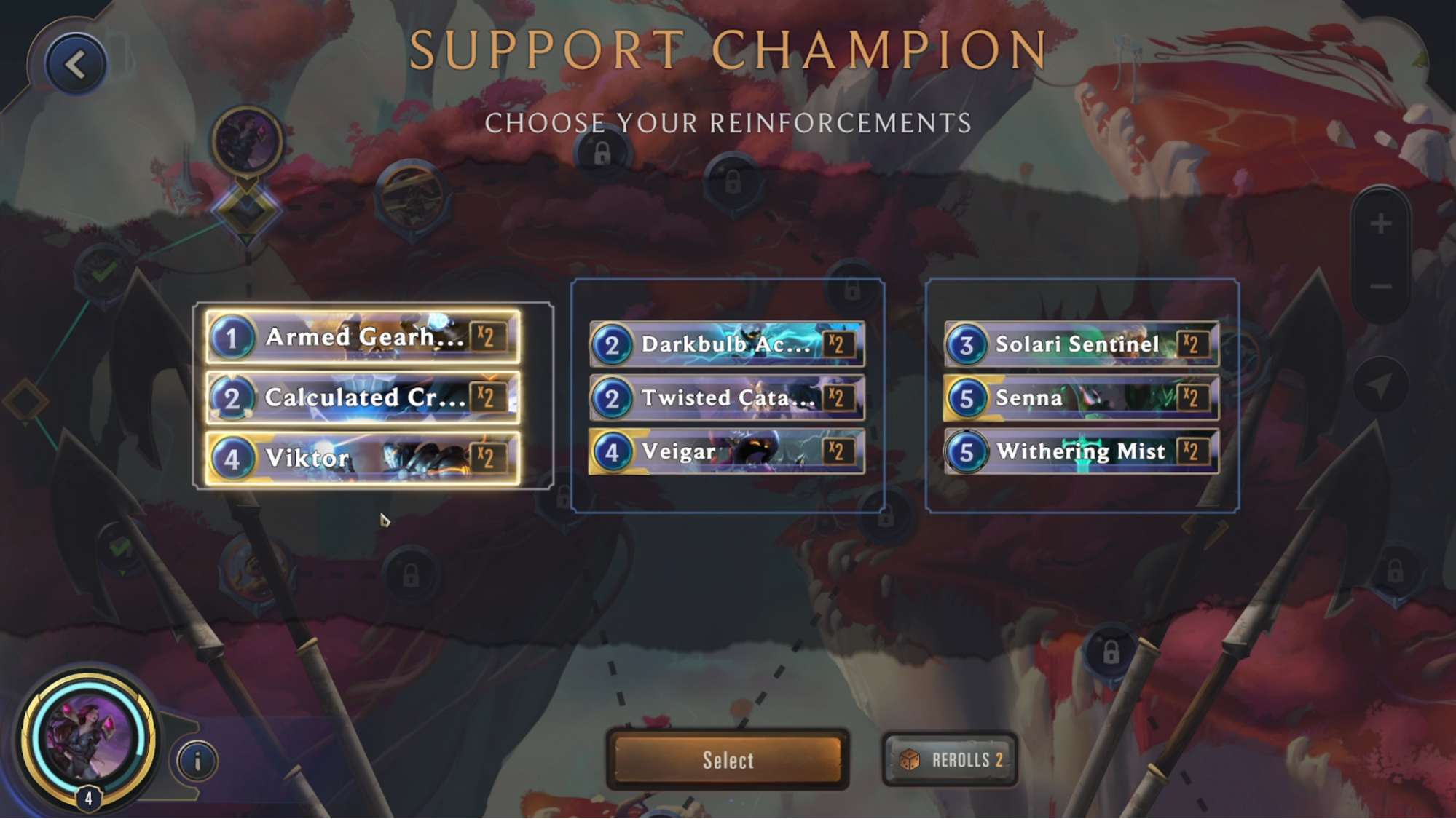
Task: Click the Armed Gearhulk card option
Action: (362, 338)
